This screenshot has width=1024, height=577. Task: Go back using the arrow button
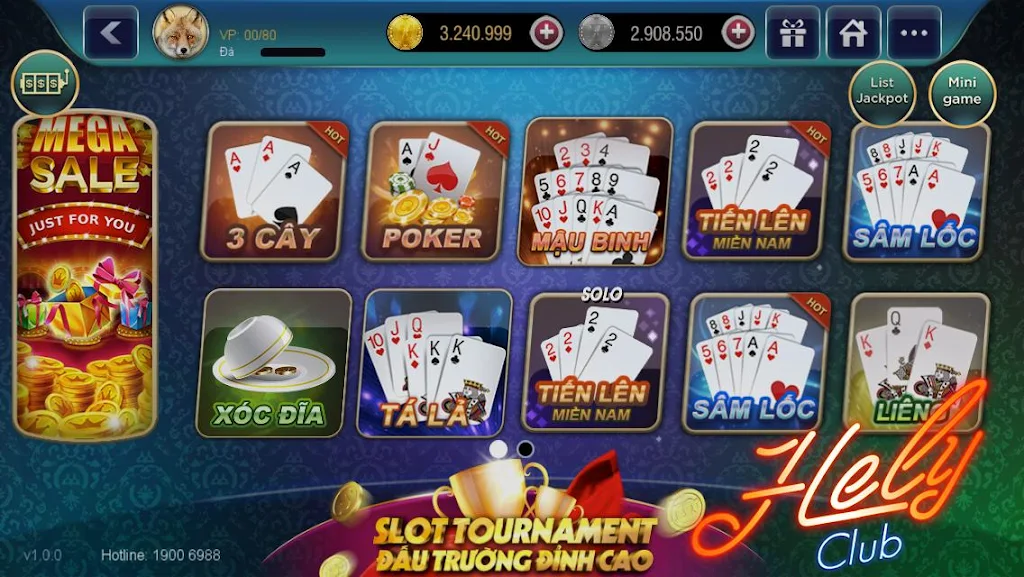click(x=111, y=33)
